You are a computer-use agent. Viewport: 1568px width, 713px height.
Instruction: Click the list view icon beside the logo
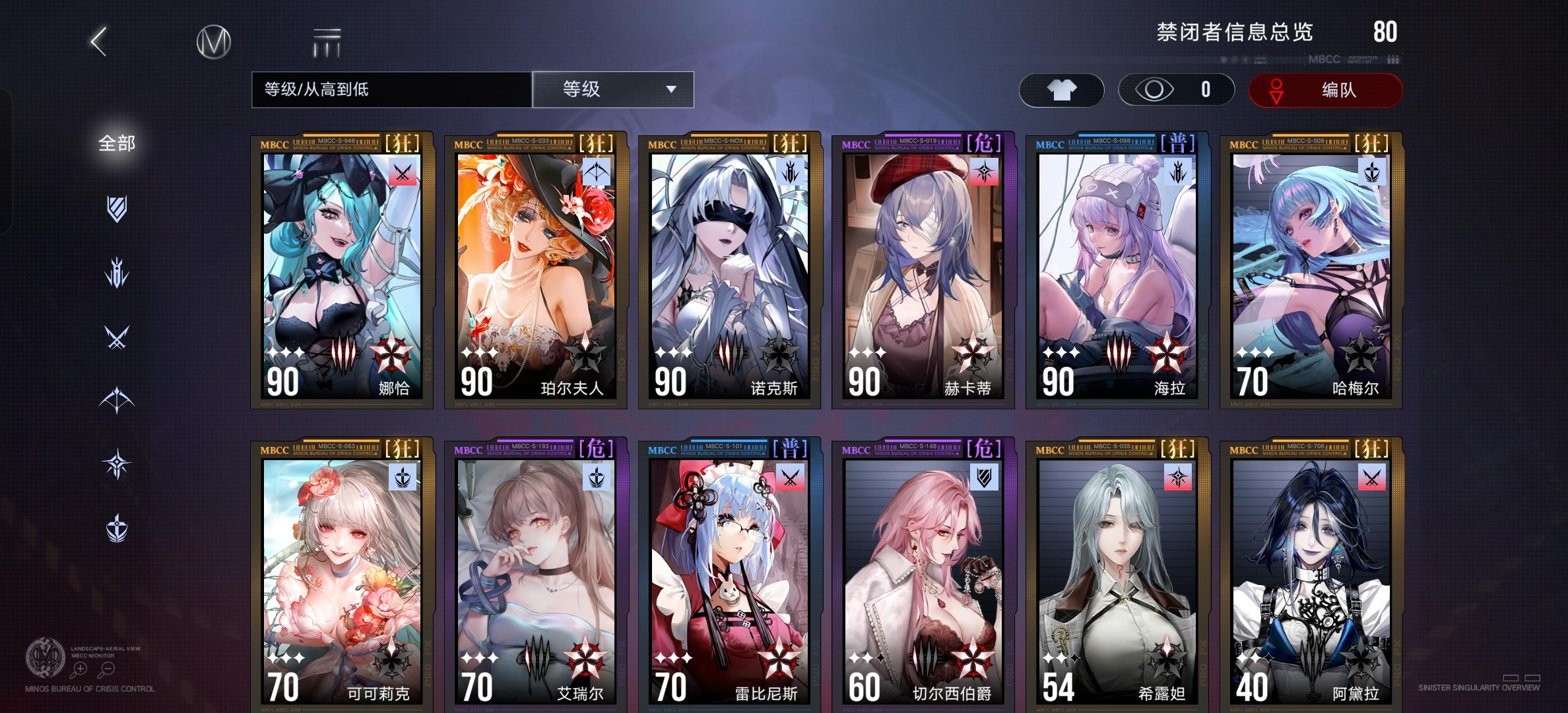click(327, 41)
